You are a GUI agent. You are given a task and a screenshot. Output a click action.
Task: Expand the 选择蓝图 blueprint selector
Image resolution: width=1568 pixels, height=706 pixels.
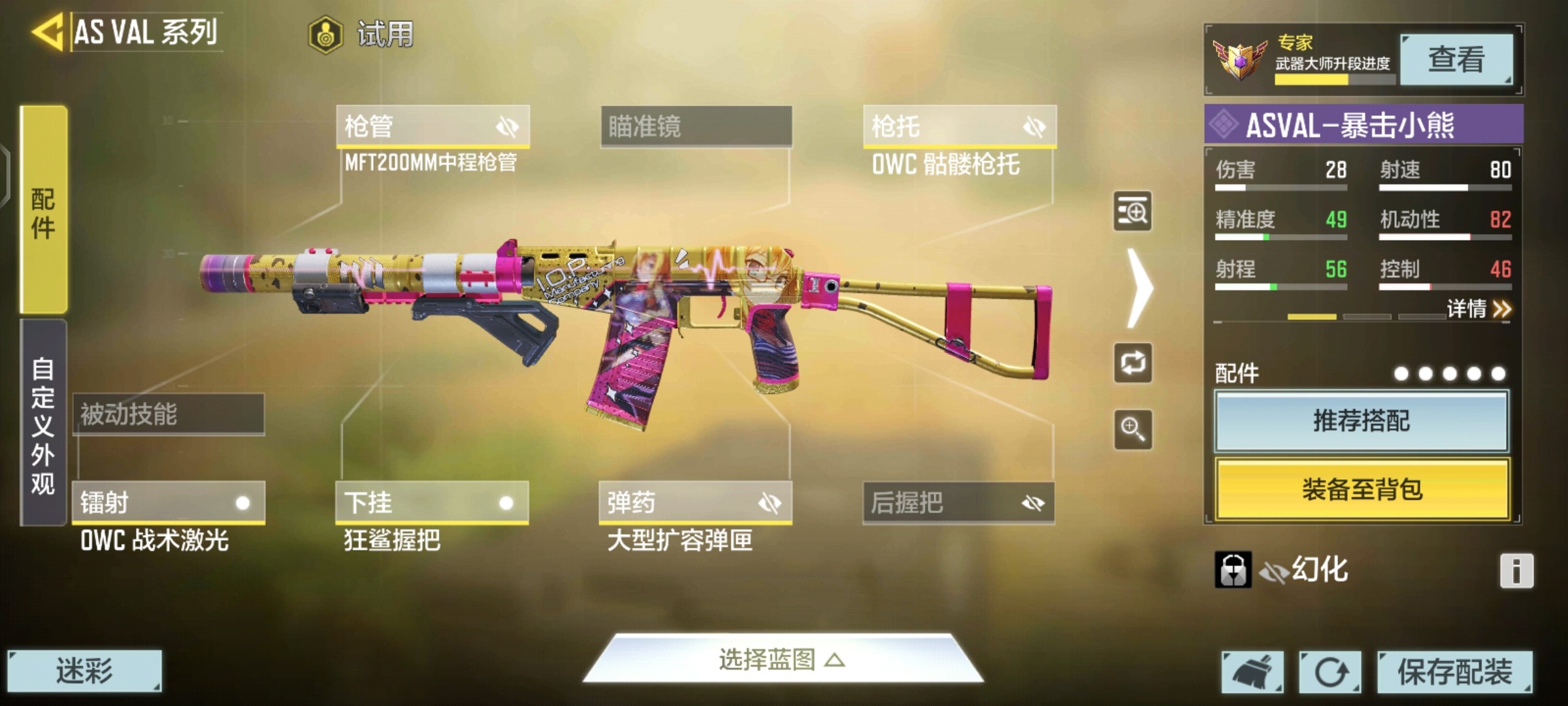[x=782, y=659]
